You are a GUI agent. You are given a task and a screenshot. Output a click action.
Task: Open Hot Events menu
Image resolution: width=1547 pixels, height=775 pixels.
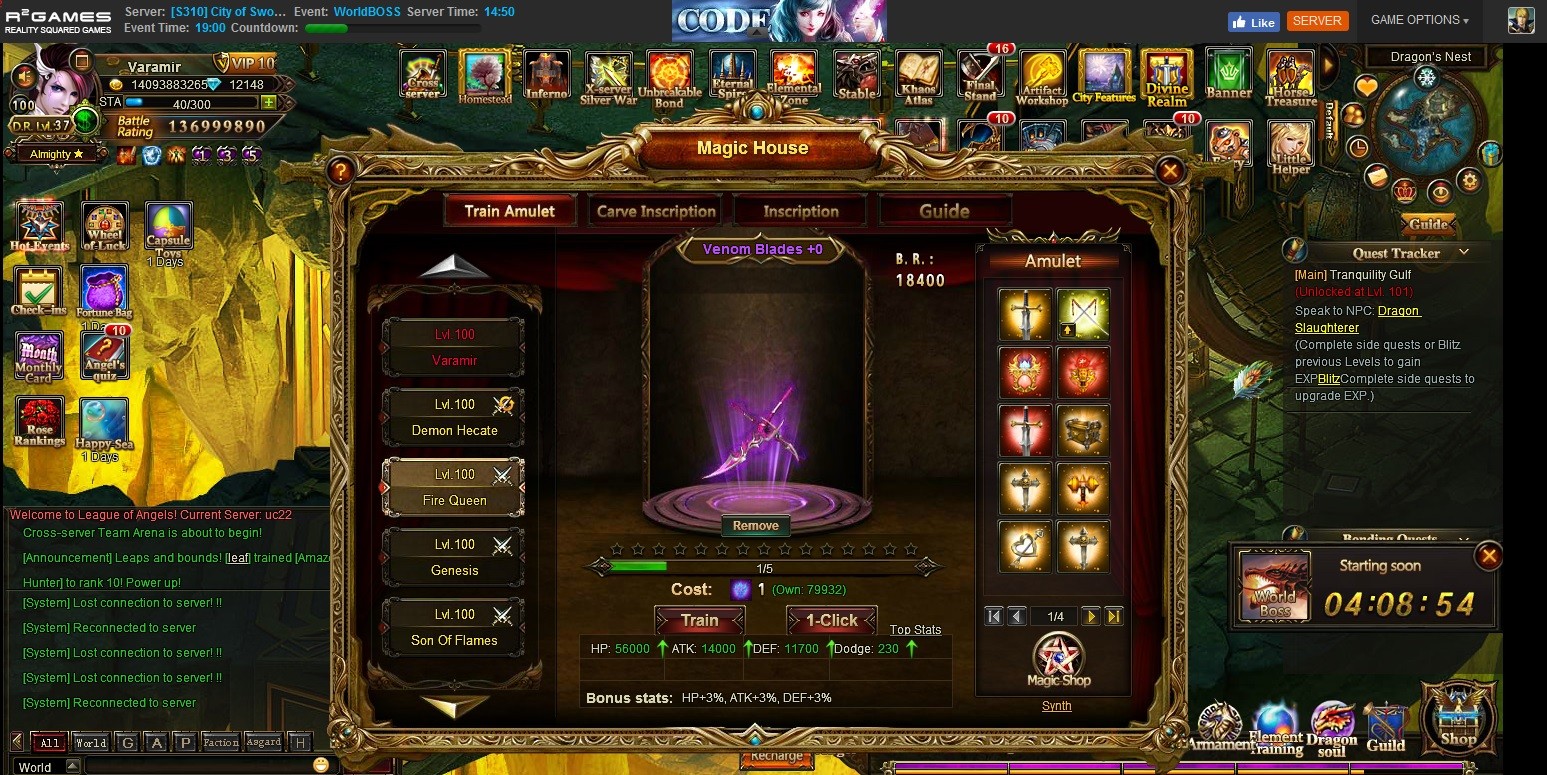point(40,226)
